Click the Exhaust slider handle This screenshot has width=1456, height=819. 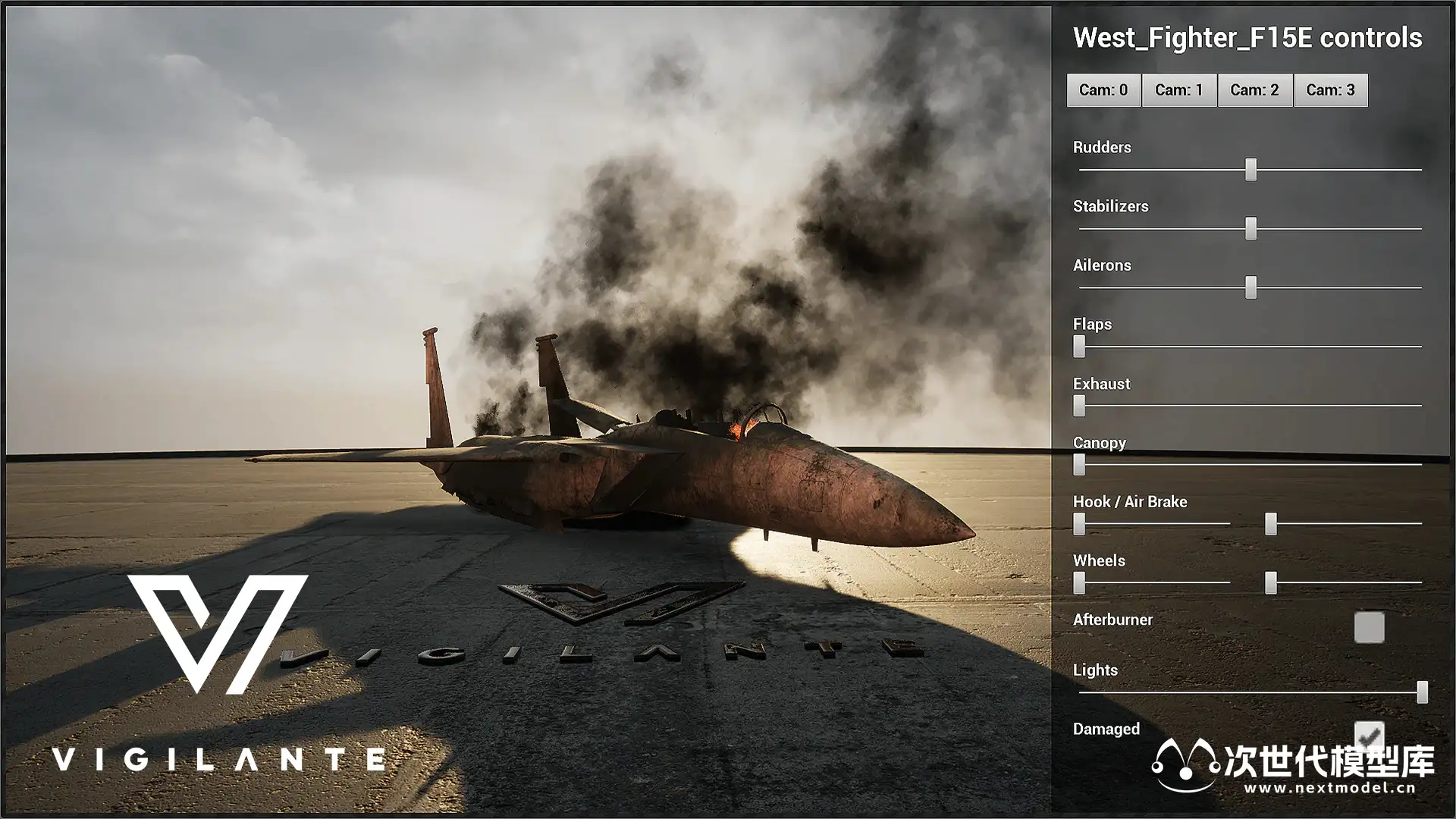tap(1079, 406)
